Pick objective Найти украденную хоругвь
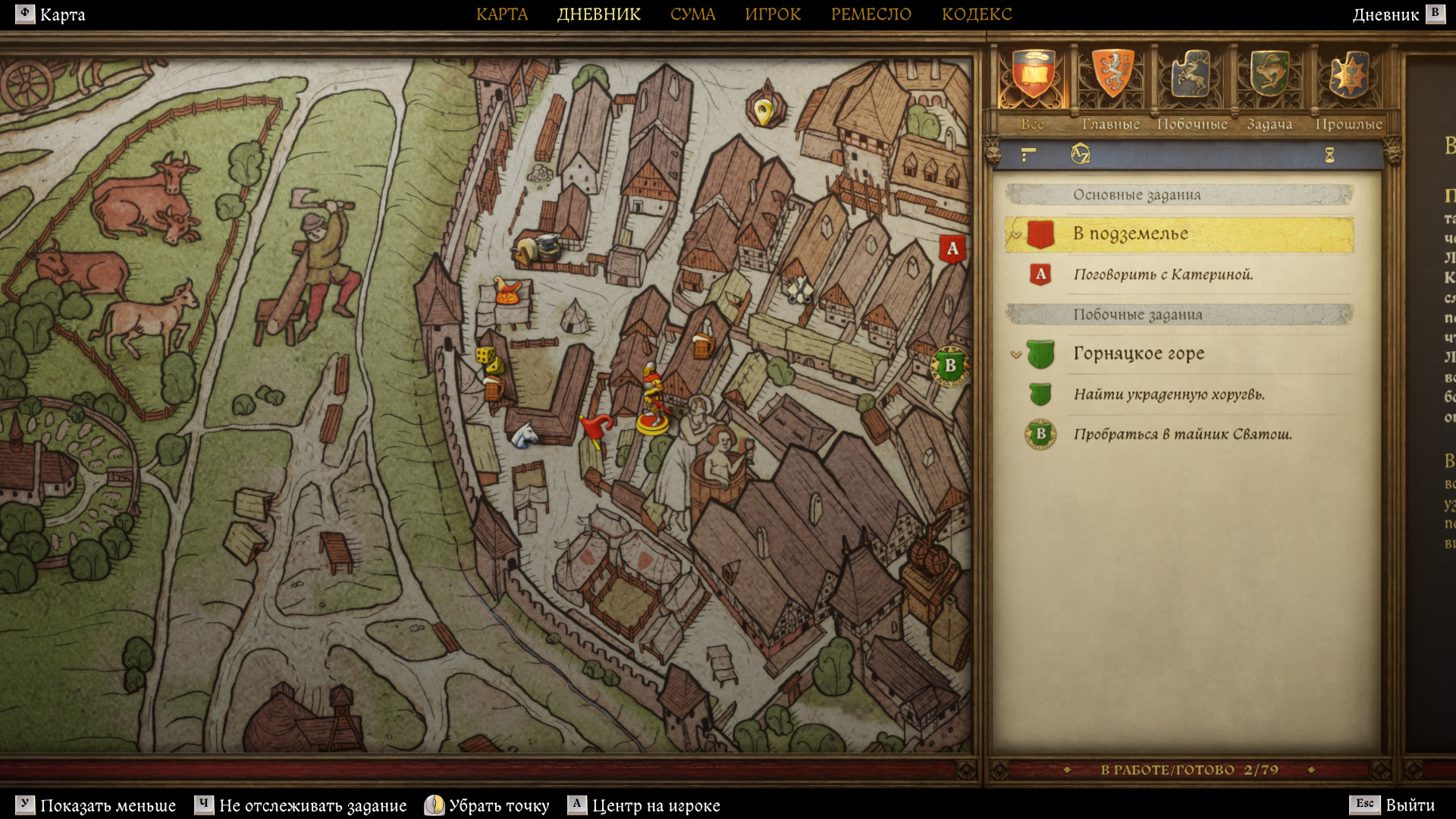 (x=1169, y=394)
